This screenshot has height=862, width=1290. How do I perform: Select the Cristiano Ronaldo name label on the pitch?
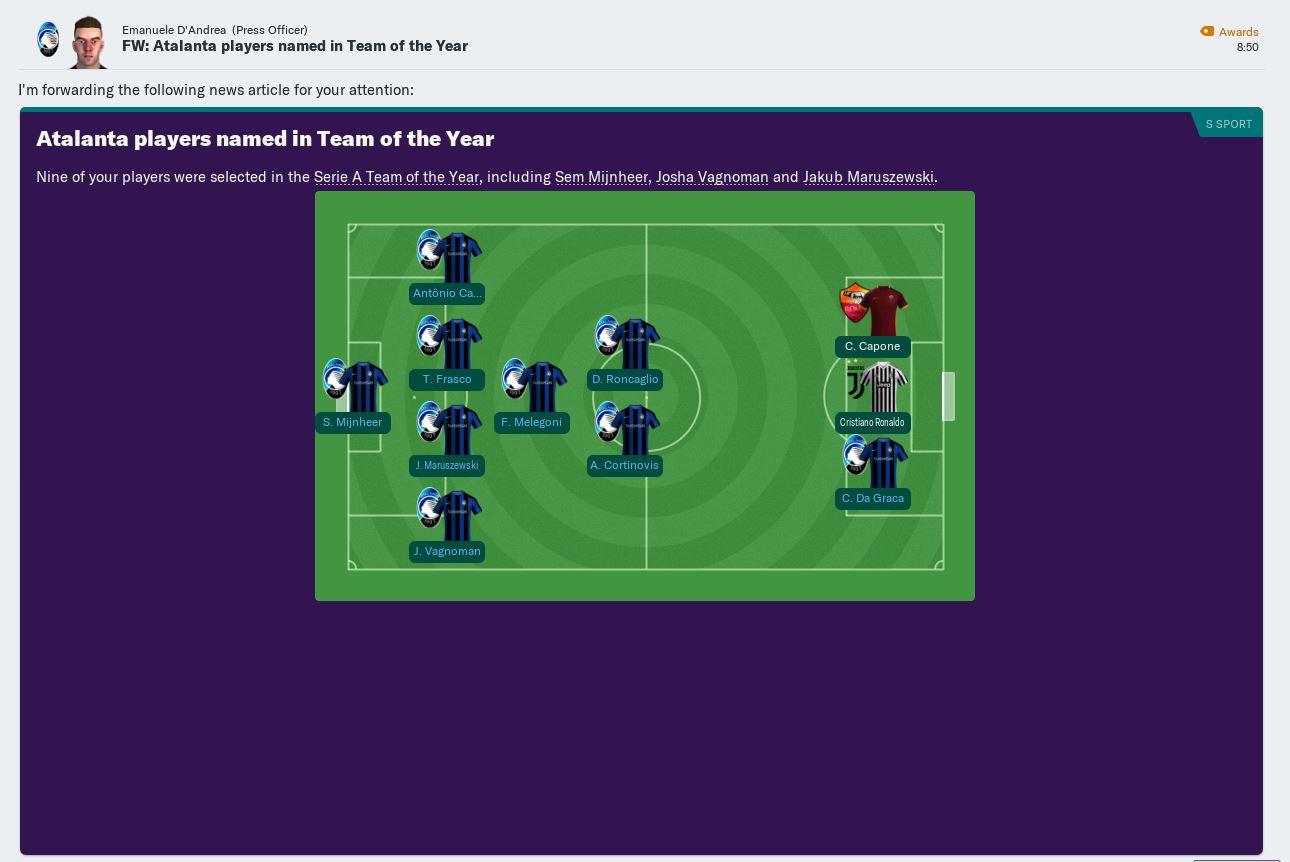[872, 422]
